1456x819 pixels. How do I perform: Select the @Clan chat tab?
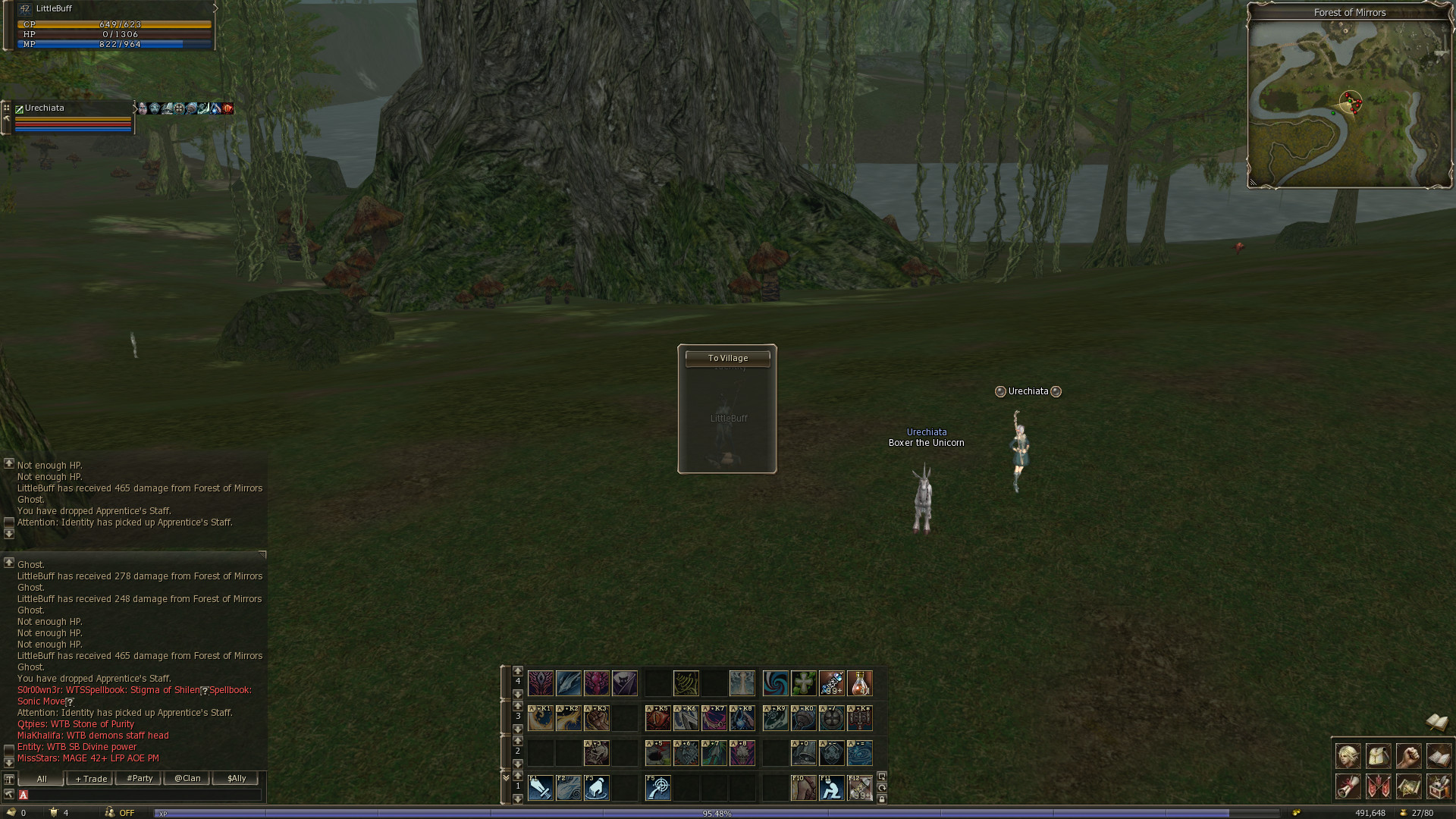187,779
